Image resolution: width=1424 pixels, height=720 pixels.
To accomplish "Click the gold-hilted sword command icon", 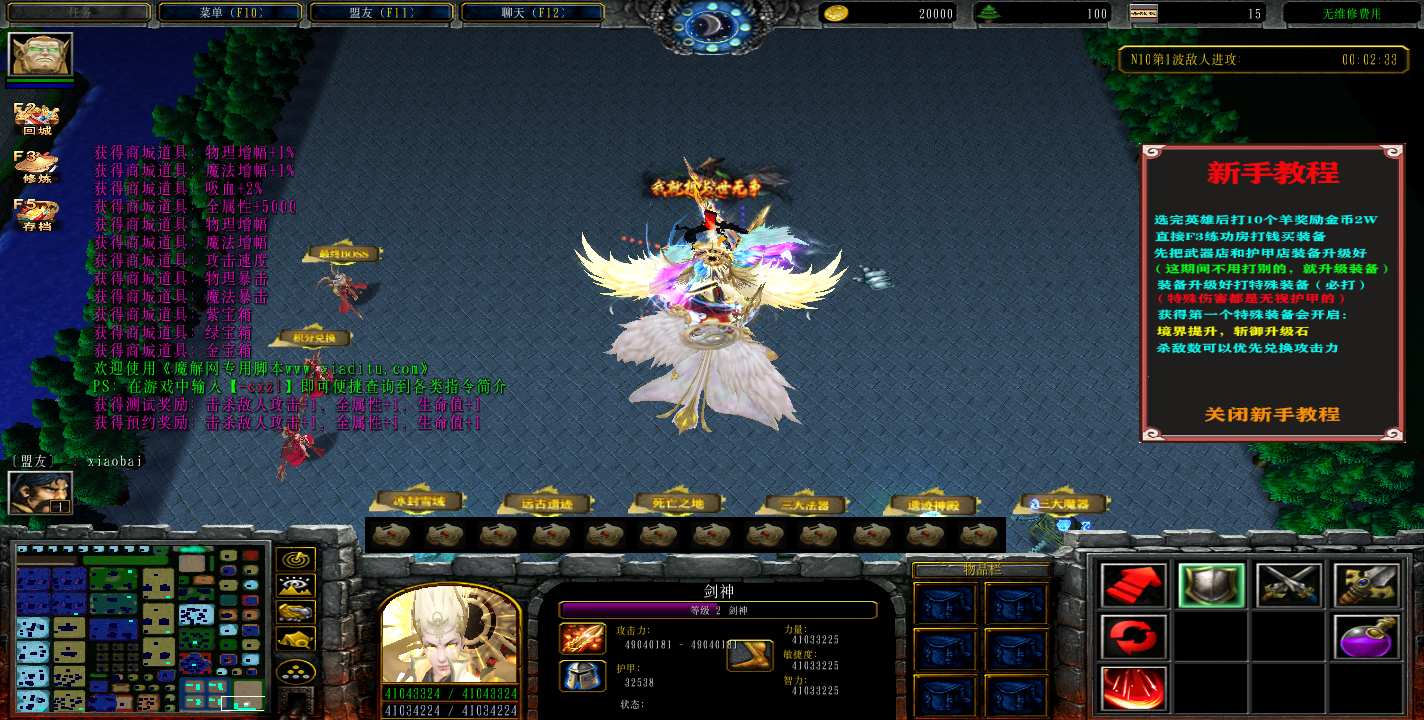I will [1366, 586].
